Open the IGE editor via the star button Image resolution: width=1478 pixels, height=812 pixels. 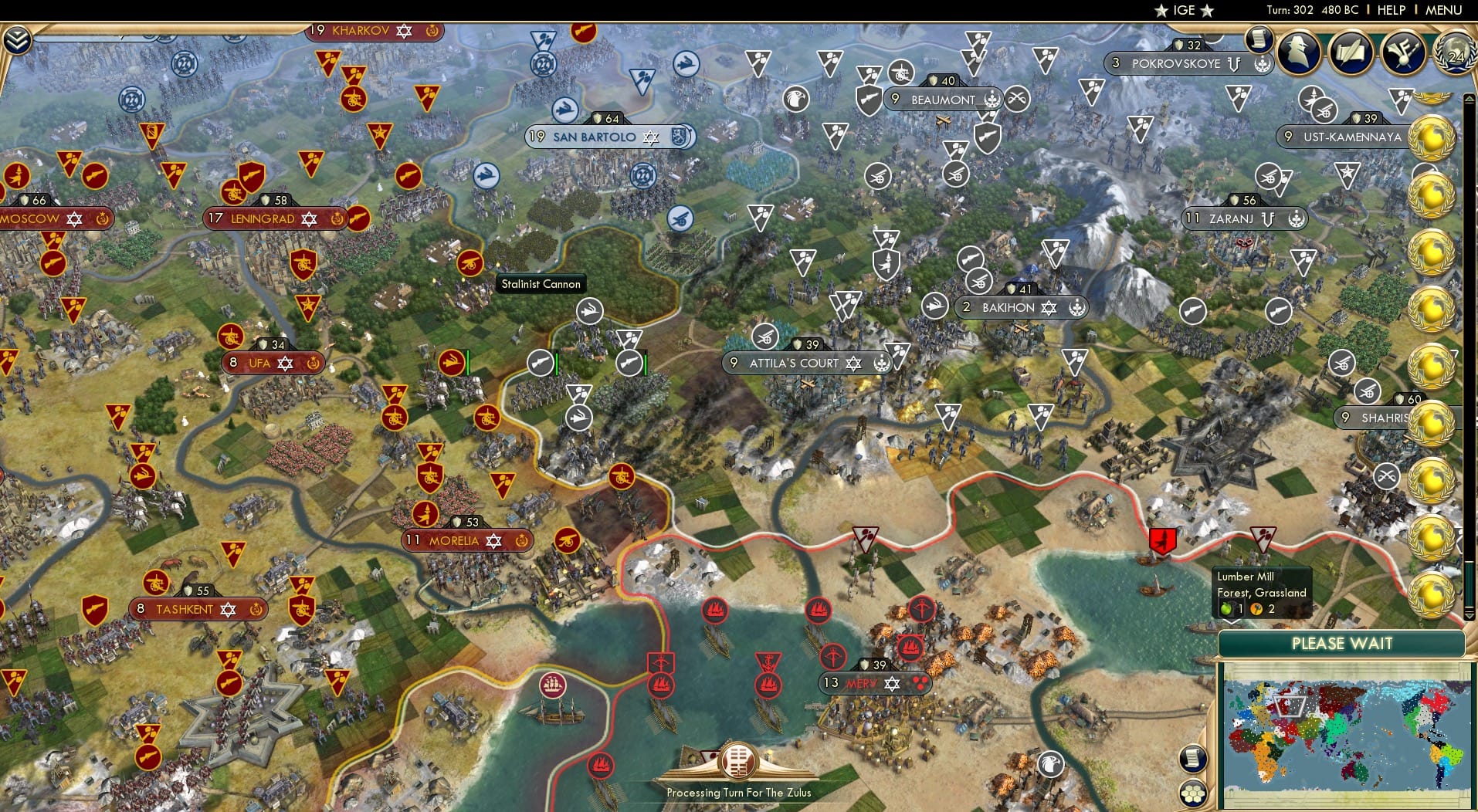[x=1161, y=11]
